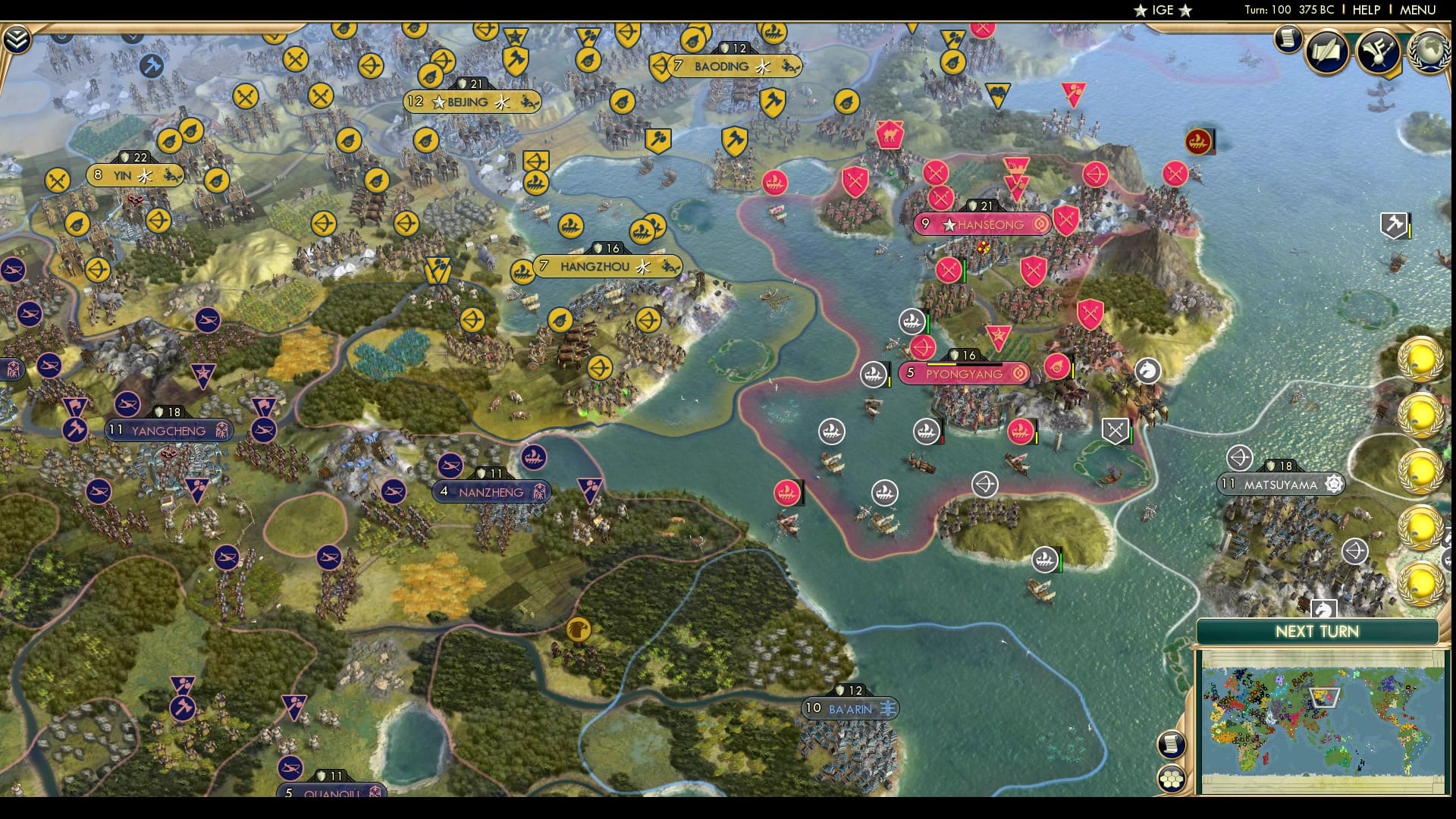Open the notification log scroll beside the minimap

point(1171,743)
